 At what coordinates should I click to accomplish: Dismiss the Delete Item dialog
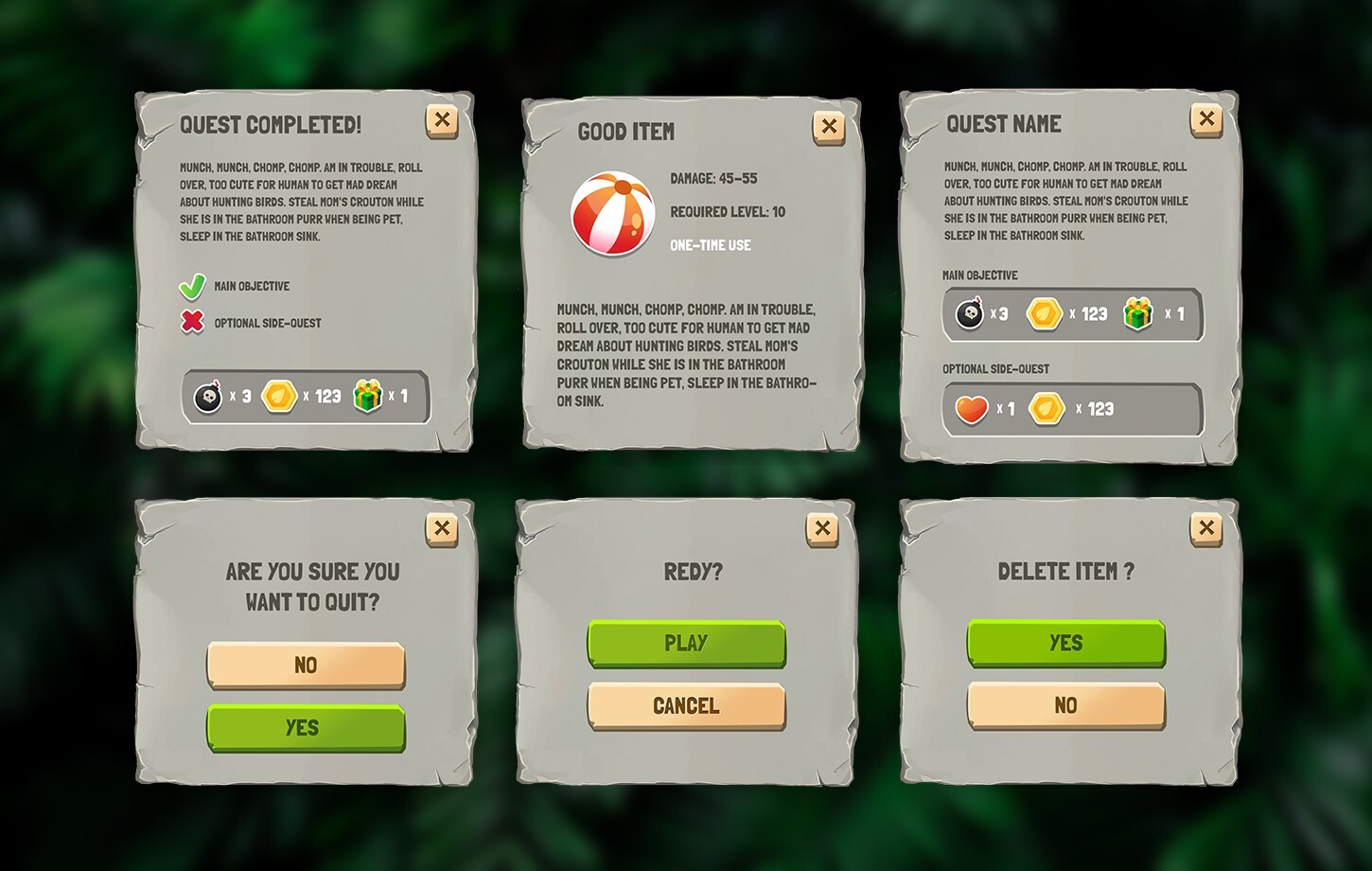click(x=1206, y=527)
